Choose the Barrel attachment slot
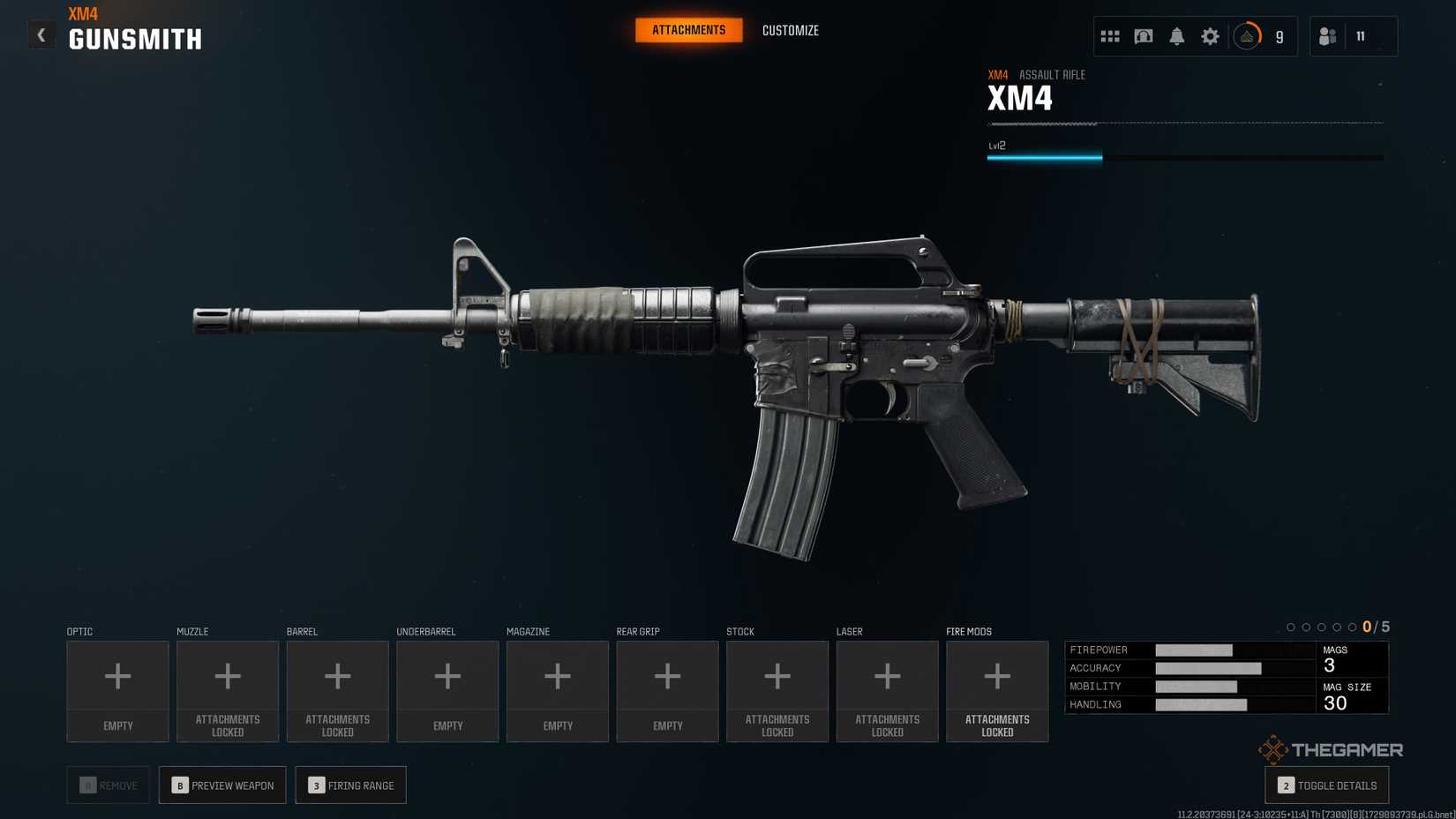1456x819 pixels. (337, 690)
